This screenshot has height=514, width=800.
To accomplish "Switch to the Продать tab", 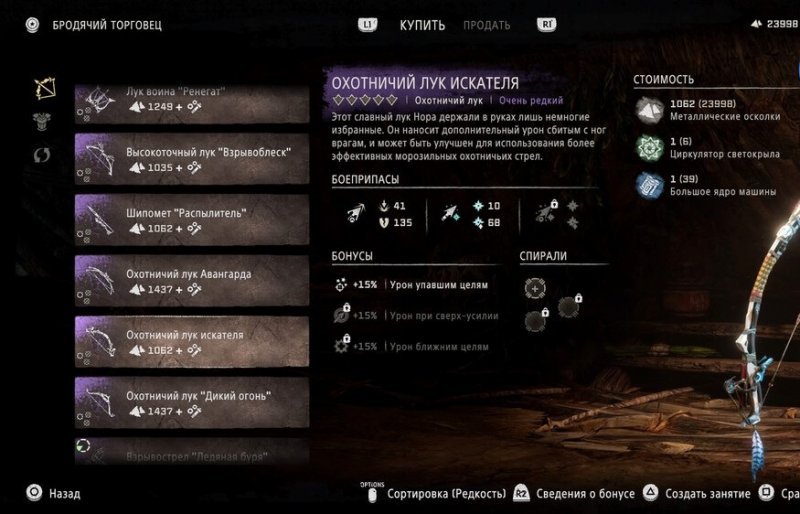I will (486, 25).
